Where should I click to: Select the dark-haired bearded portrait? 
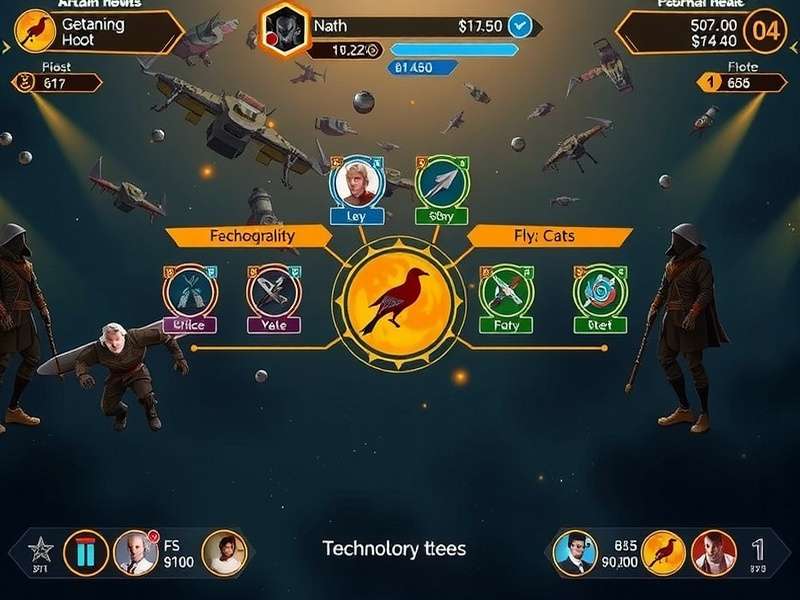click(x=223, y=552)
